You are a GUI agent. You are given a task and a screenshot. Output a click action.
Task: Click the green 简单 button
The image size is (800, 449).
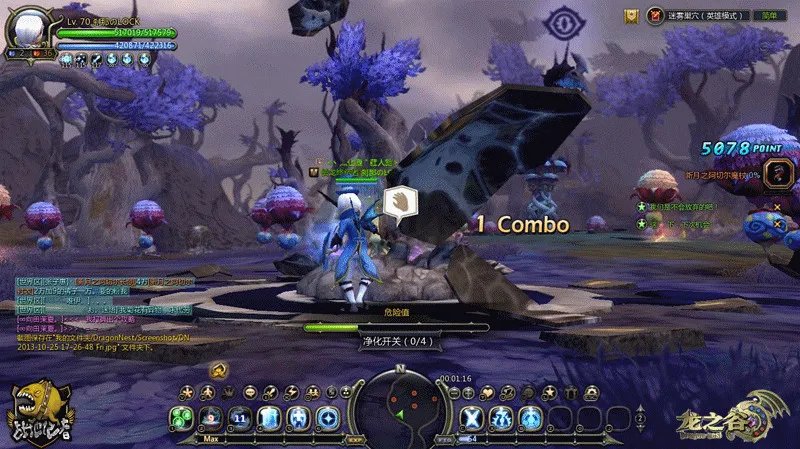pos(768,15)
